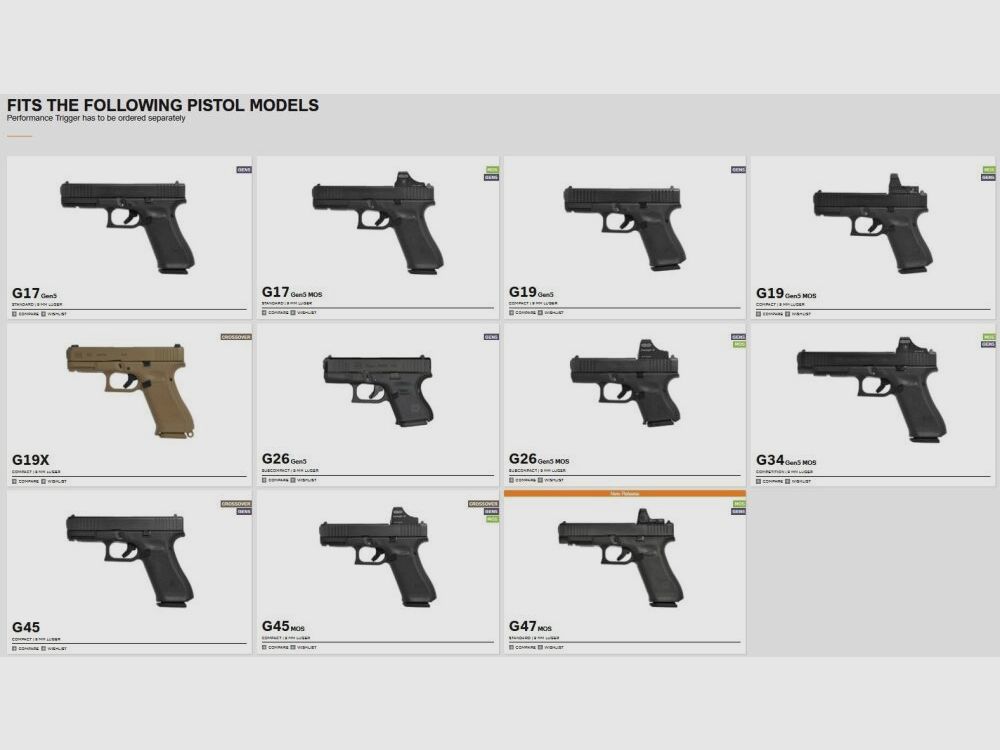Screen dimensions: 1000x750
Task: Open the G47 MOS new release card
Action: pos(623,560)
